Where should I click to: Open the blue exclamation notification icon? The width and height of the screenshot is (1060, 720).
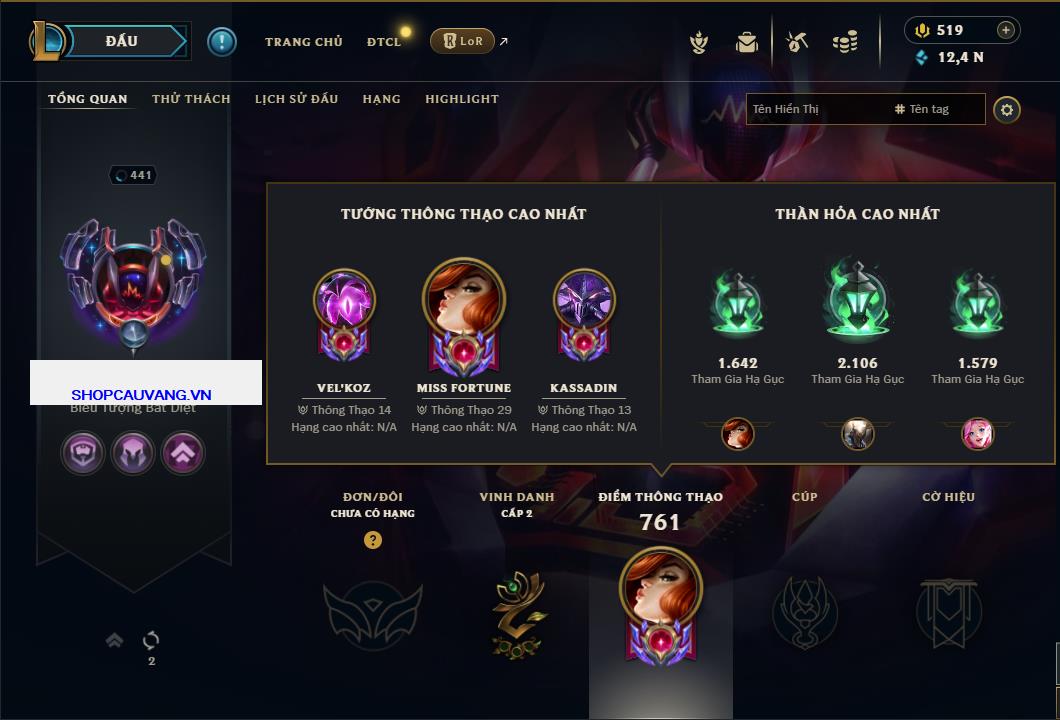coord(222,41)
